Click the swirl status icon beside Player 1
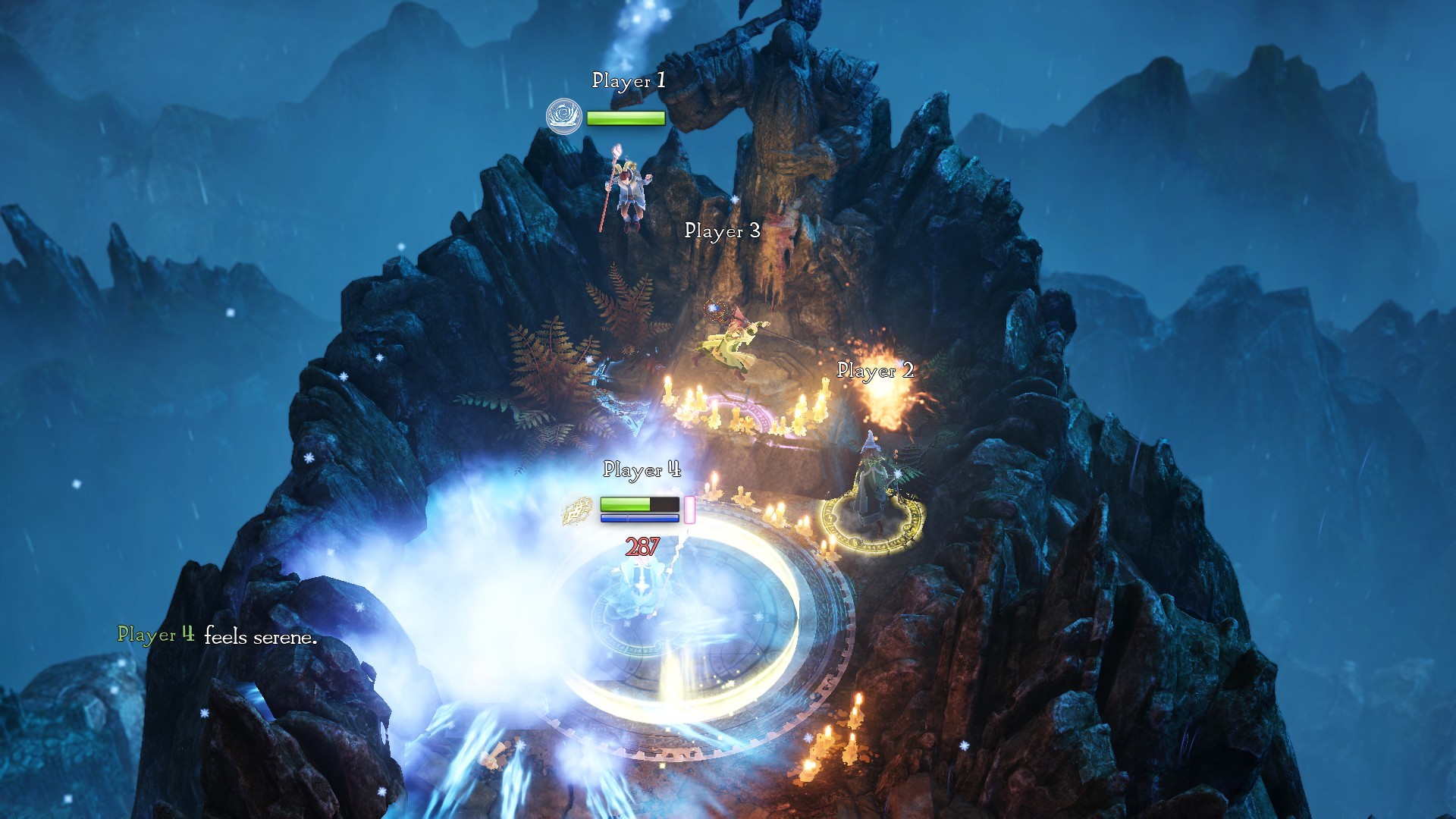1456x819 pixels. (x=563, y=117)
